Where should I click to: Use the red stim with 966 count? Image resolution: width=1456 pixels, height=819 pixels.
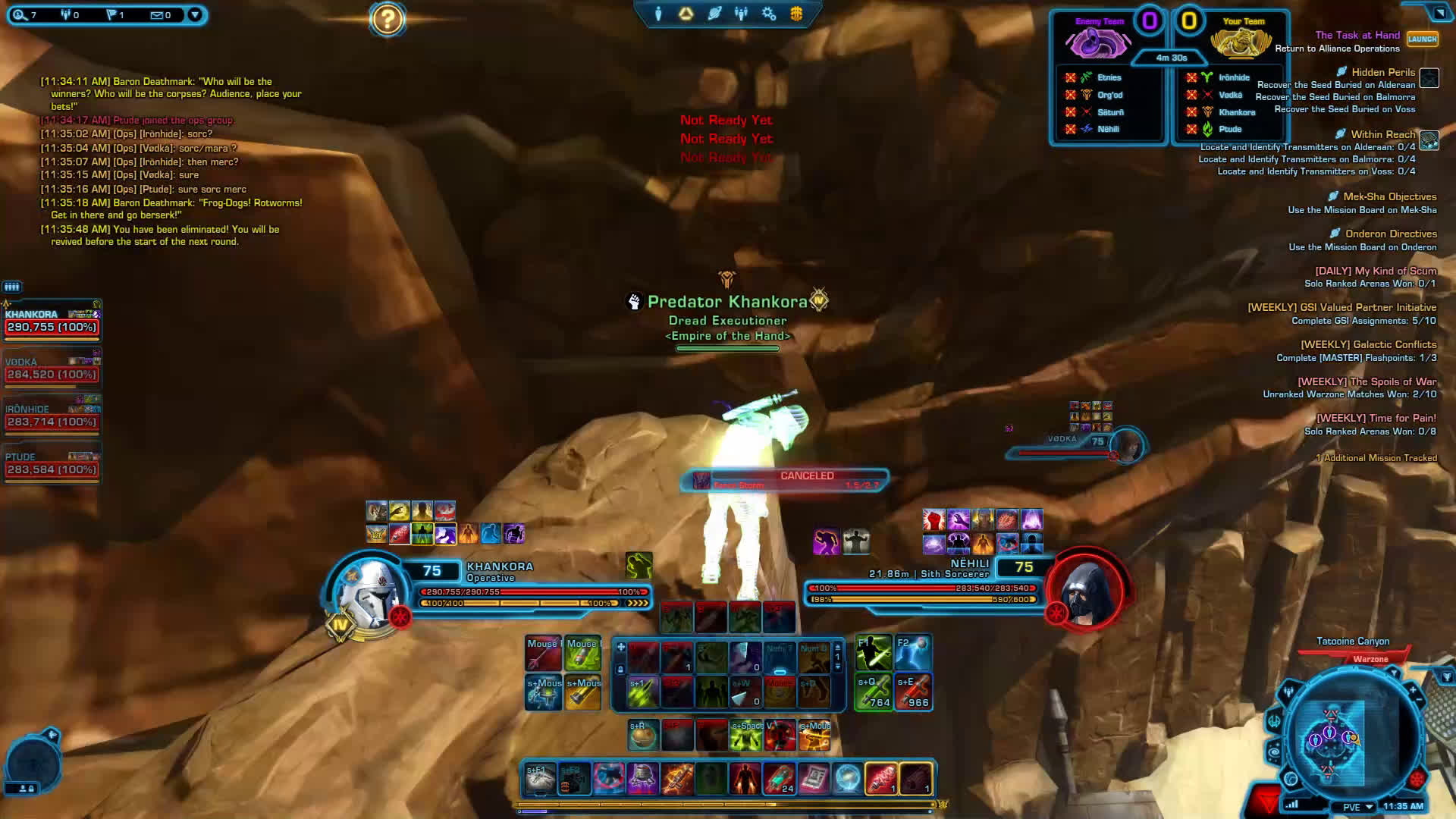[x=912, y=692]
